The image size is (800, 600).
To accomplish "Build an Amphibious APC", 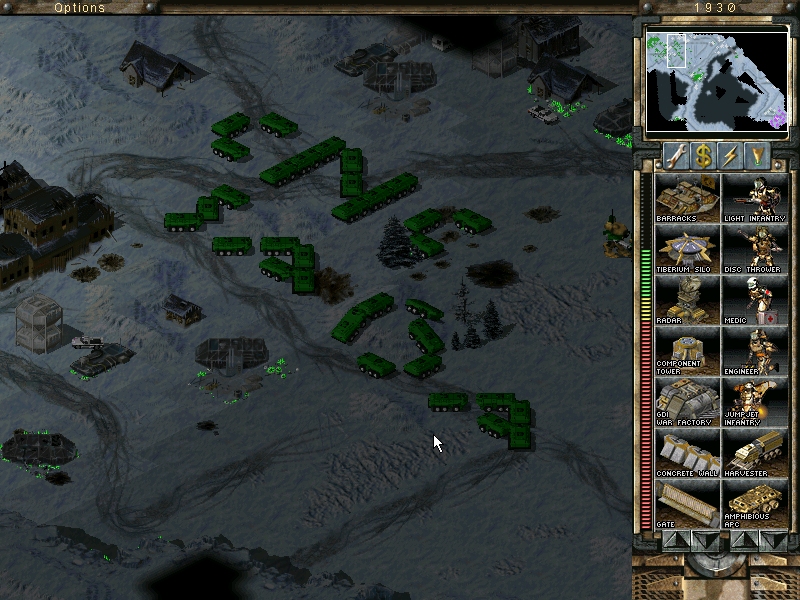I will click(755, 504).
